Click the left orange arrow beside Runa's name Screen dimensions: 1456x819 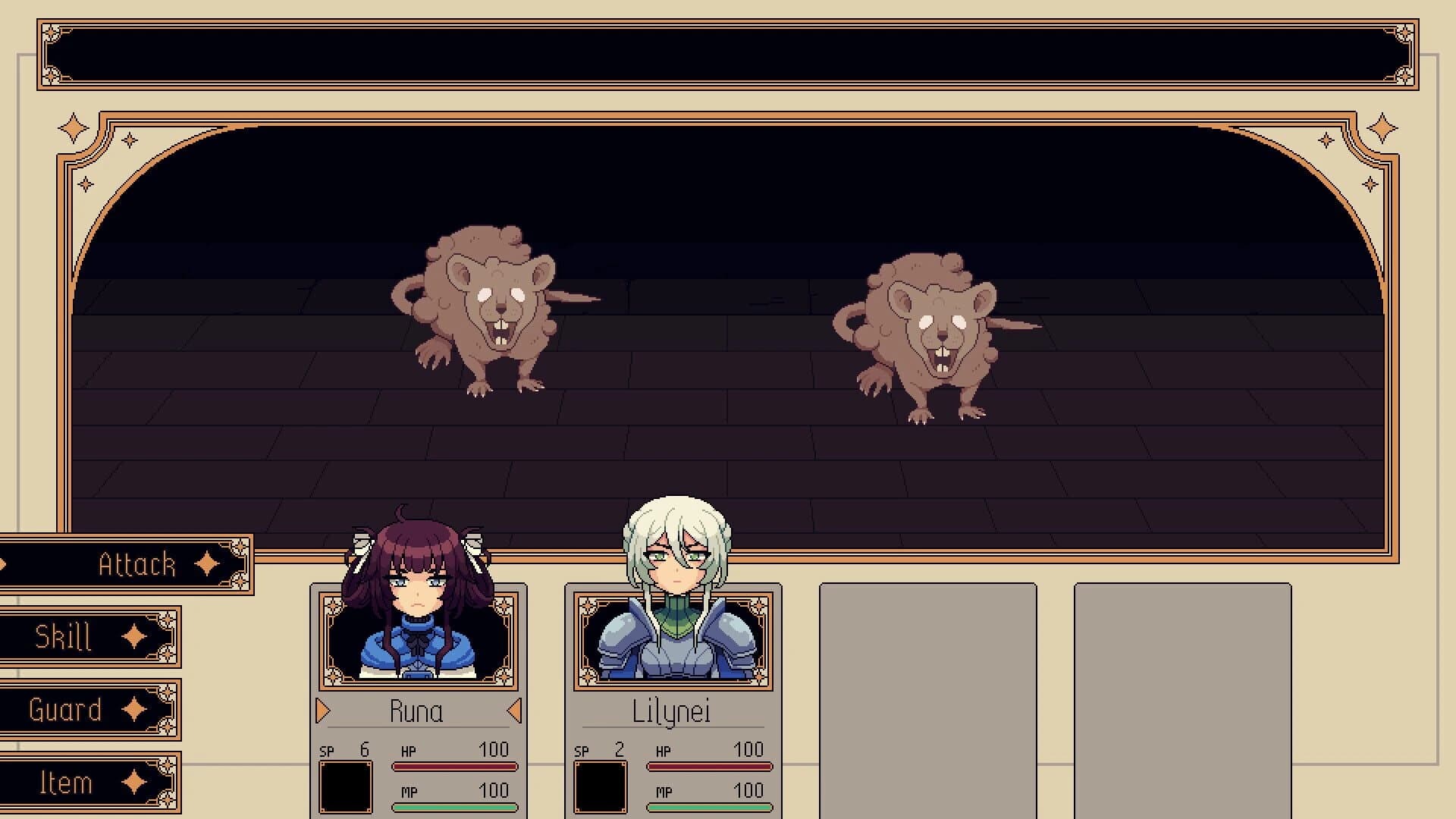[x=322, y=711]
